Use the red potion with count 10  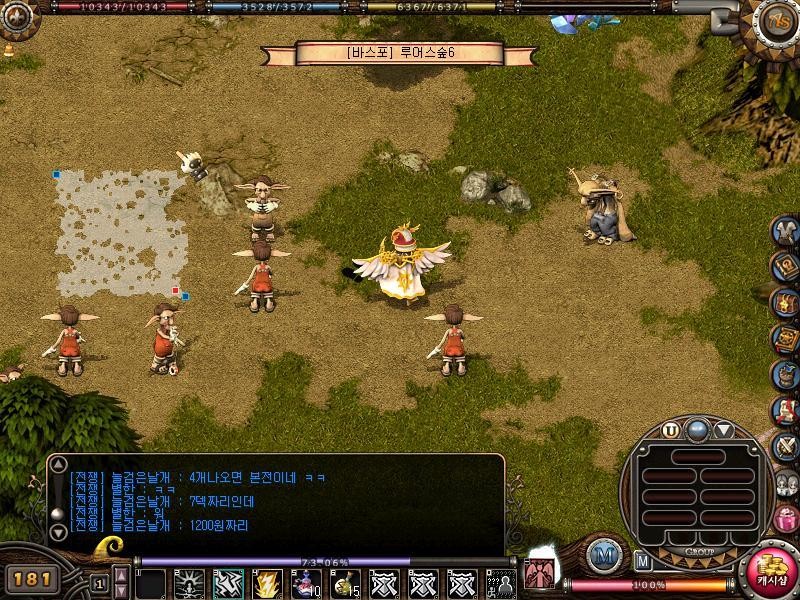[306, 583]
